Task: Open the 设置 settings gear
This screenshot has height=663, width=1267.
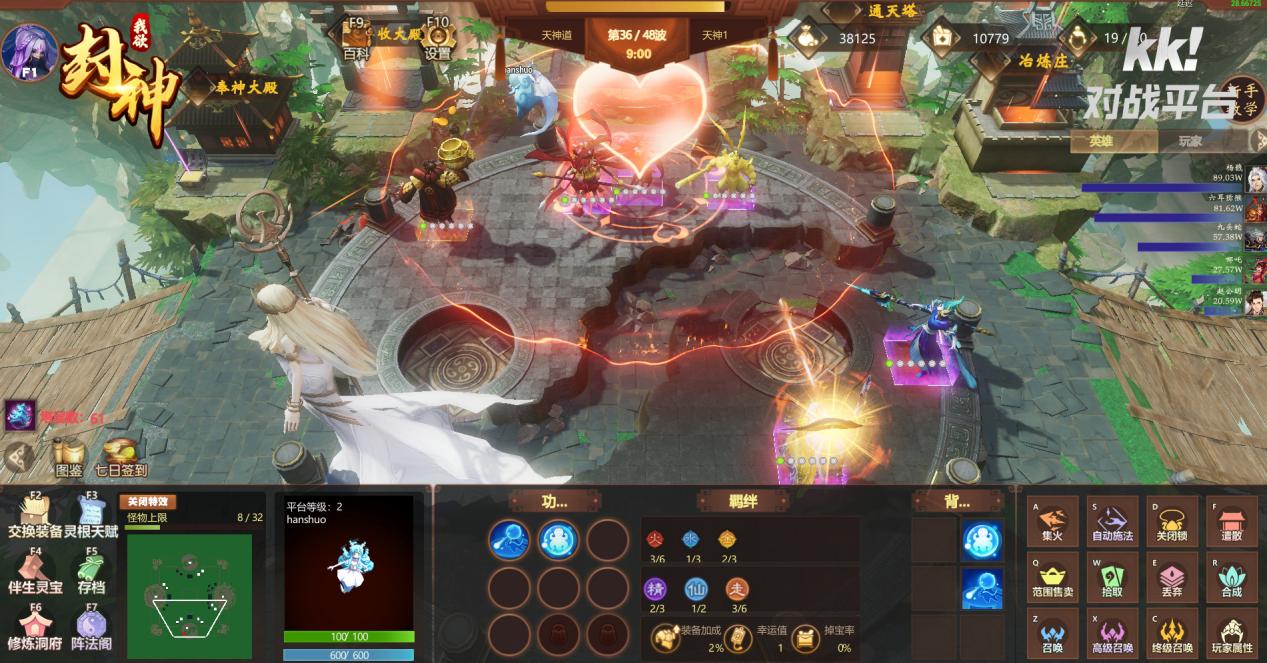Action: tap(437, 40)
